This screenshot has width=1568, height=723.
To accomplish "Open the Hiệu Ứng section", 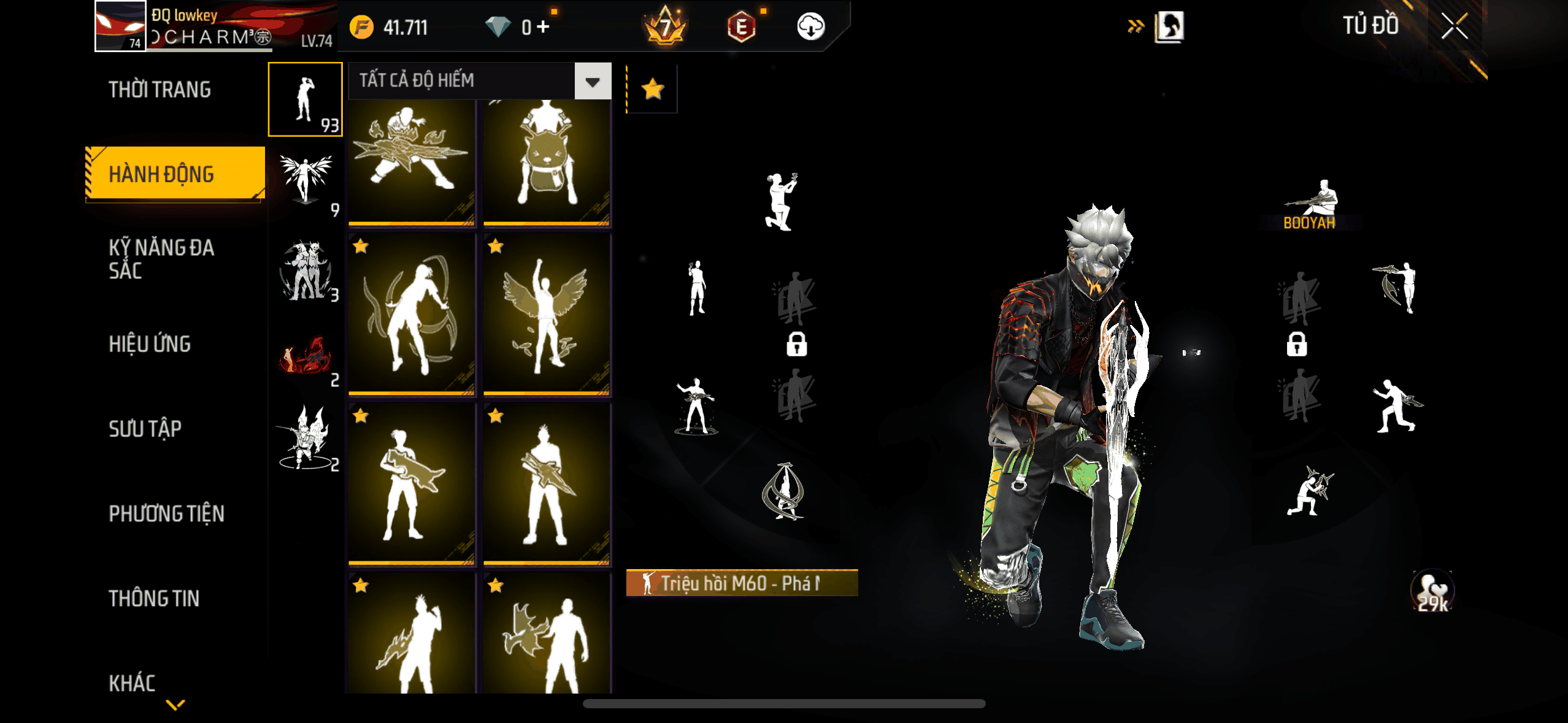I will point(150,344).
